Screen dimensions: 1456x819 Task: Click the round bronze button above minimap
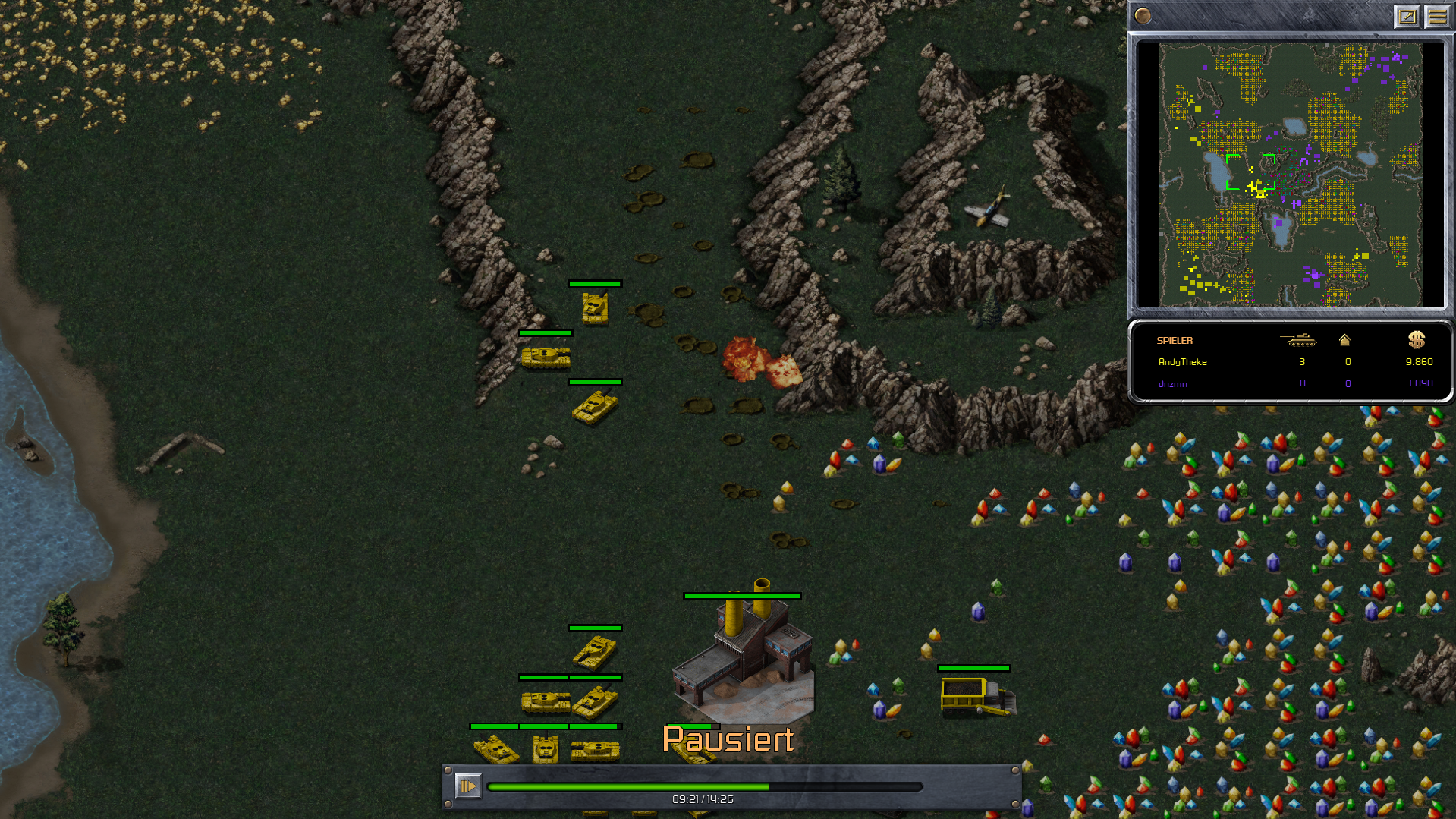click(x=1143, y=16)
